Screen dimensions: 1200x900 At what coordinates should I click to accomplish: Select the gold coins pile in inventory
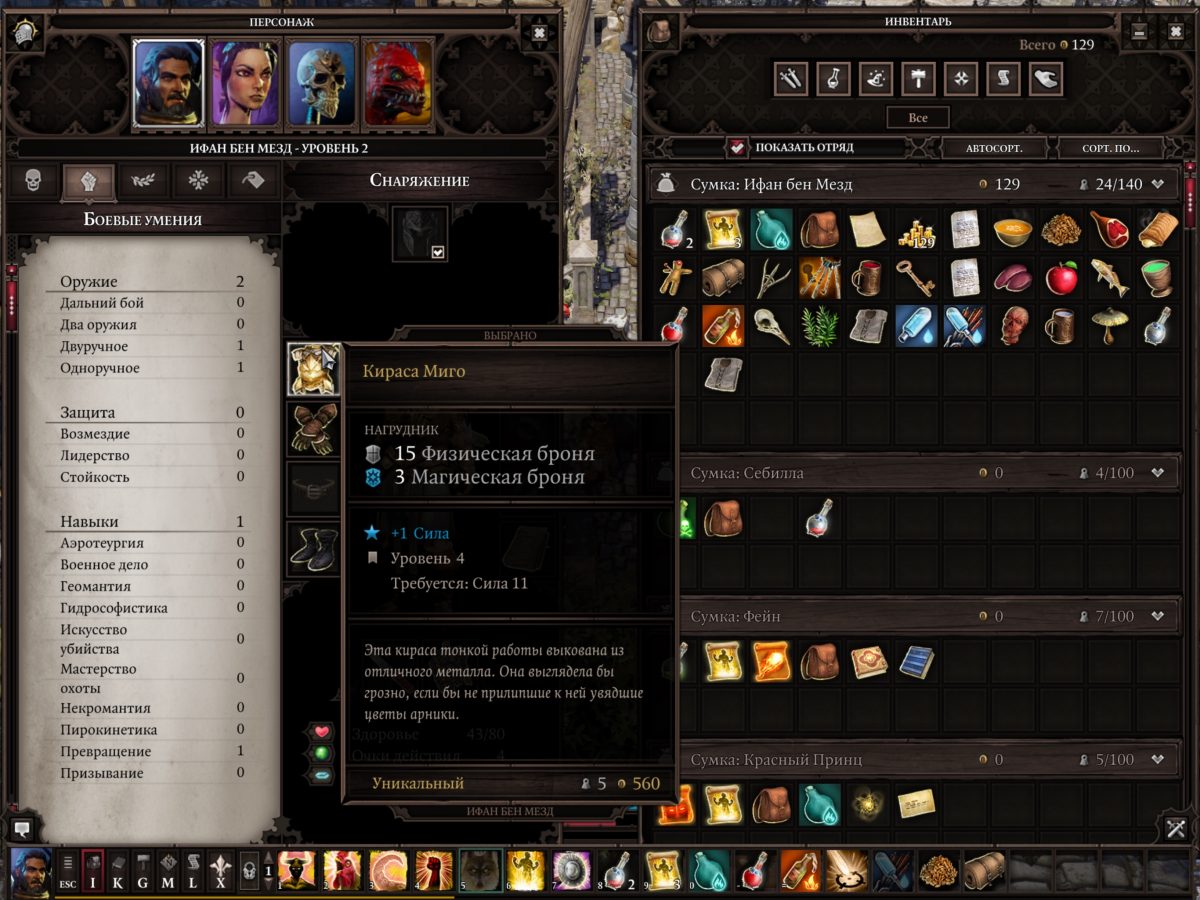click(x=917, y=230)
